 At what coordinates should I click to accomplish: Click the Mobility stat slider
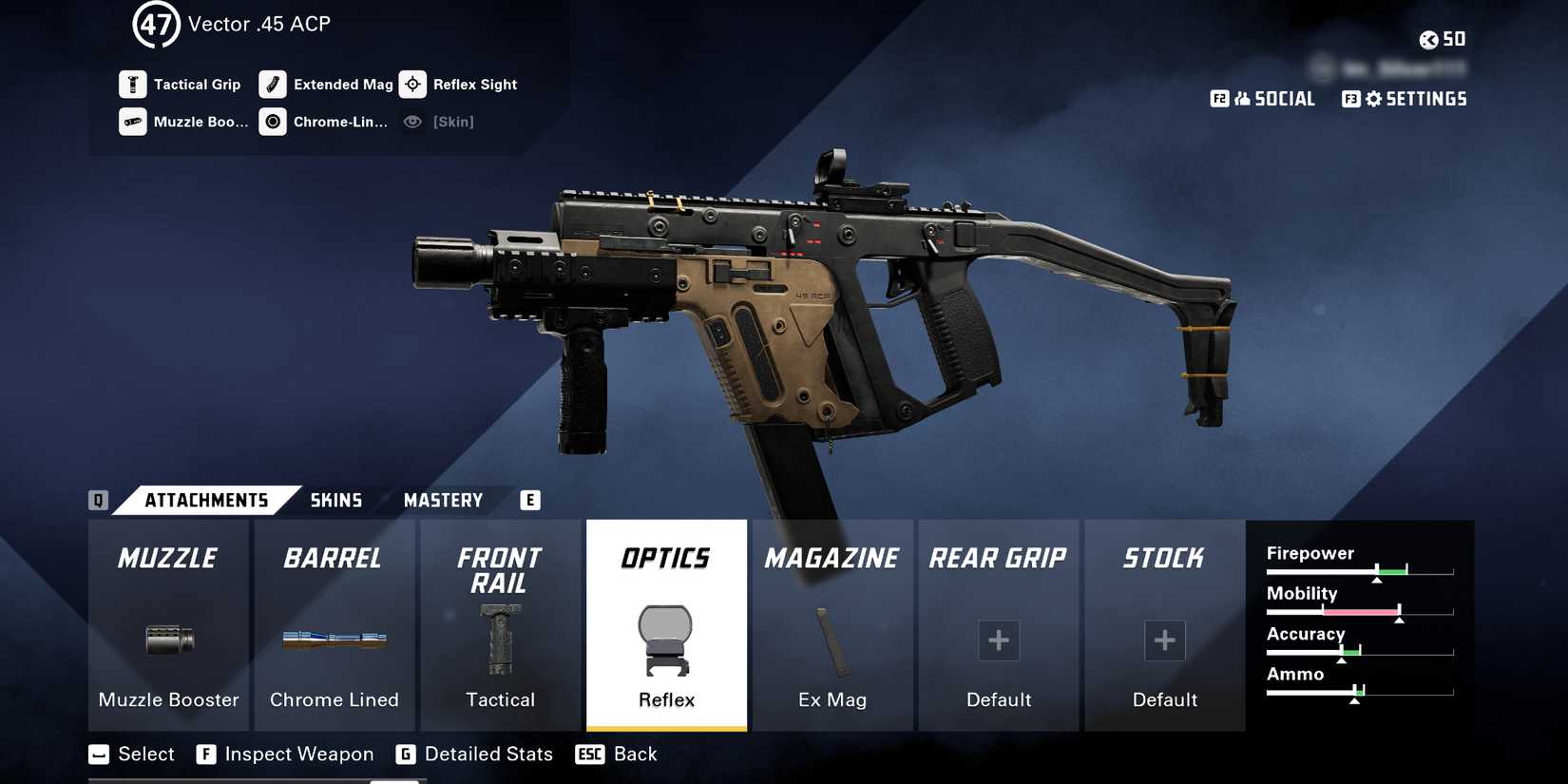1359,611
